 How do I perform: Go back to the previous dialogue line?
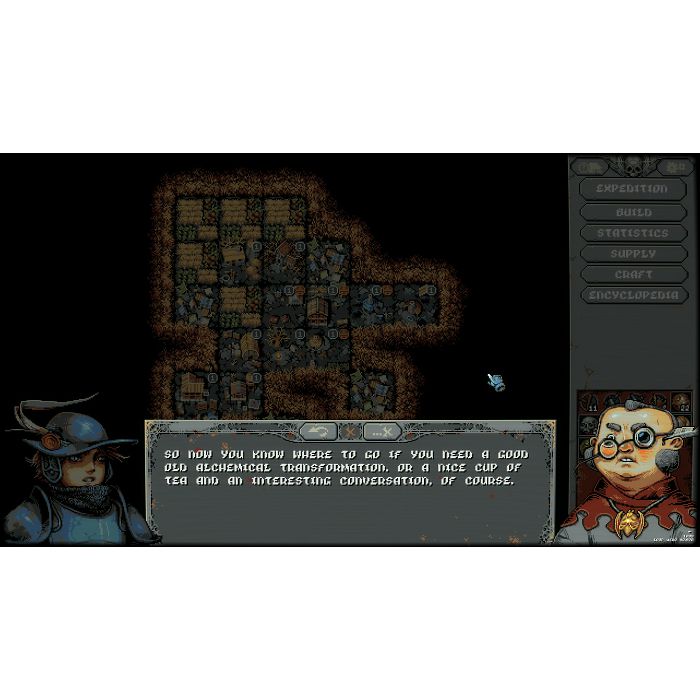tap(318, 431)
